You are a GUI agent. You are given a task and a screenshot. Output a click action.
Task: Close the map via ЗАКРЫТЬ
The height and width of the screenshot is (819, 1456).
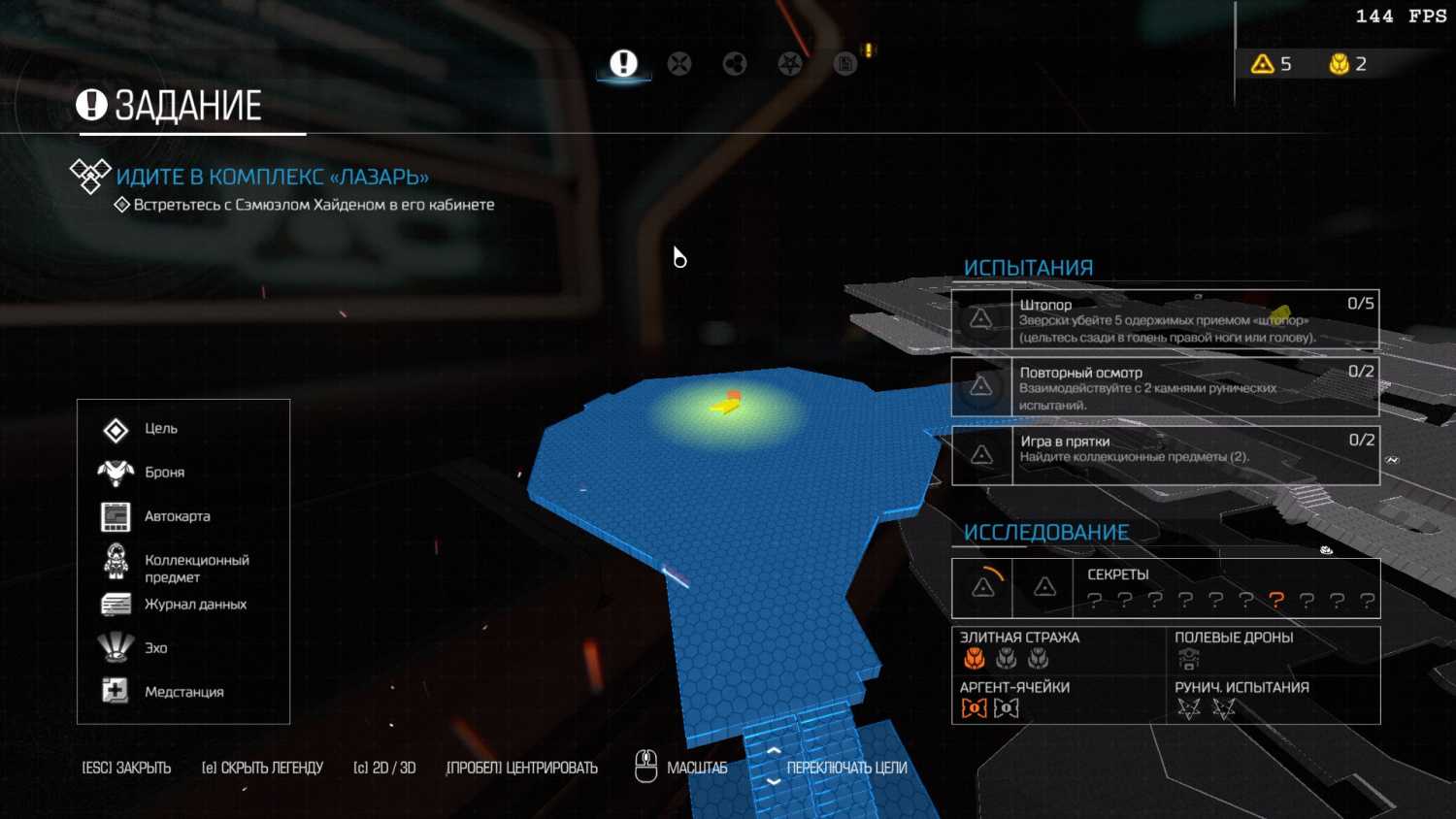coord(126,768)
